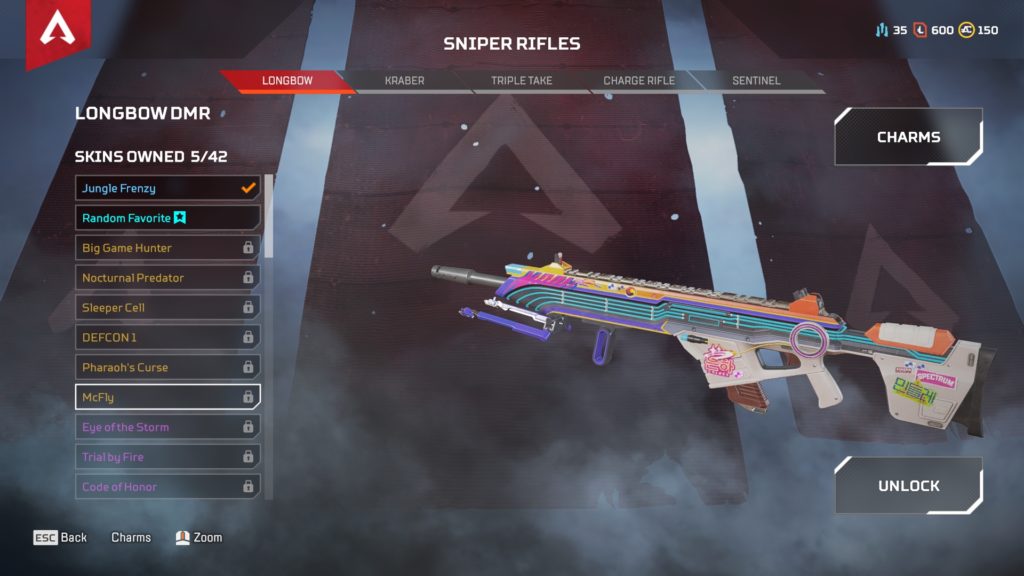Viewport: 1024px width, 576px height.
Task: Select the DEFCON 1 skin
Action: click(167, 338)
